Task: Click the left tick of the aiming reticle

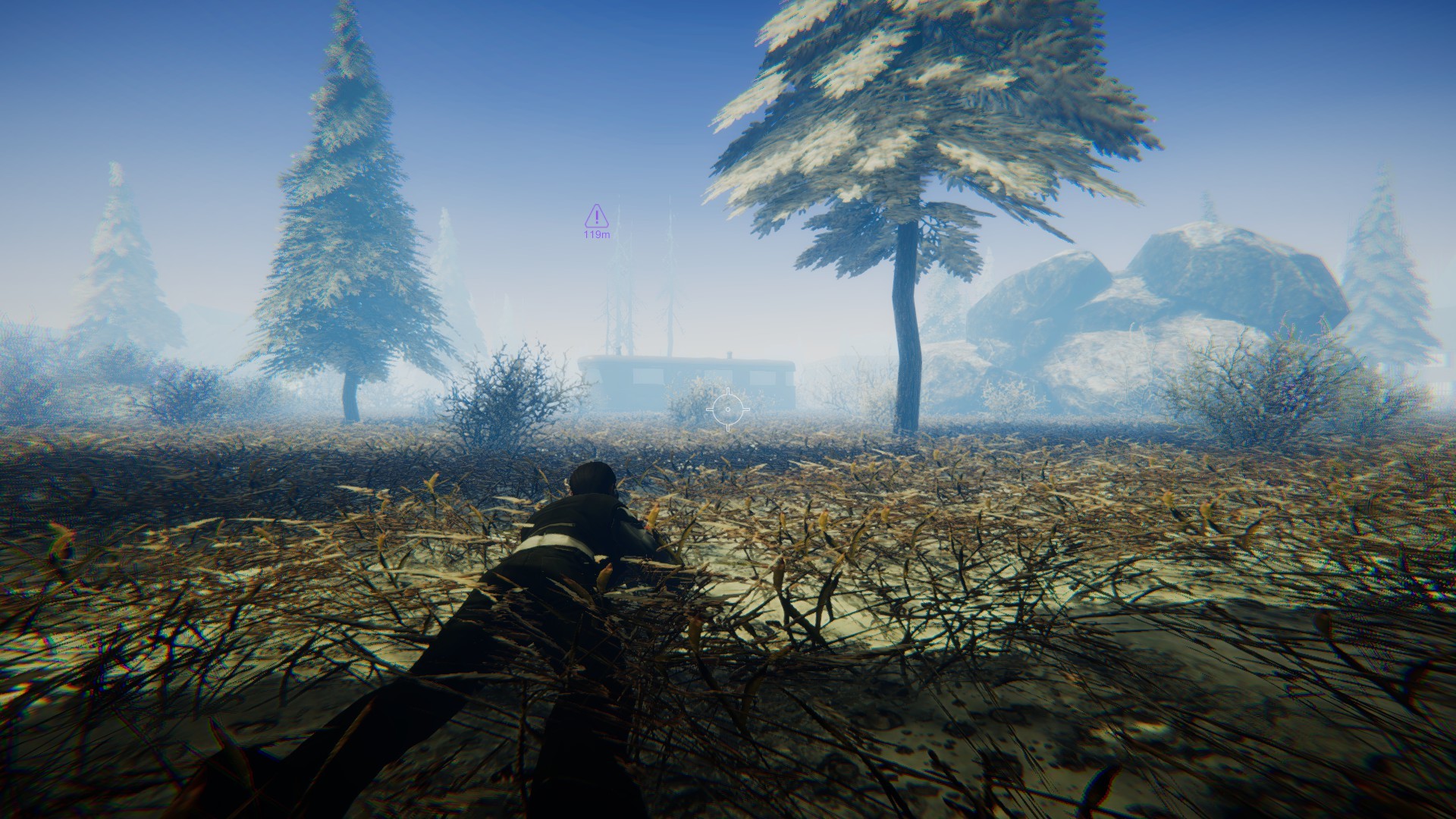Action: [710, 409]
